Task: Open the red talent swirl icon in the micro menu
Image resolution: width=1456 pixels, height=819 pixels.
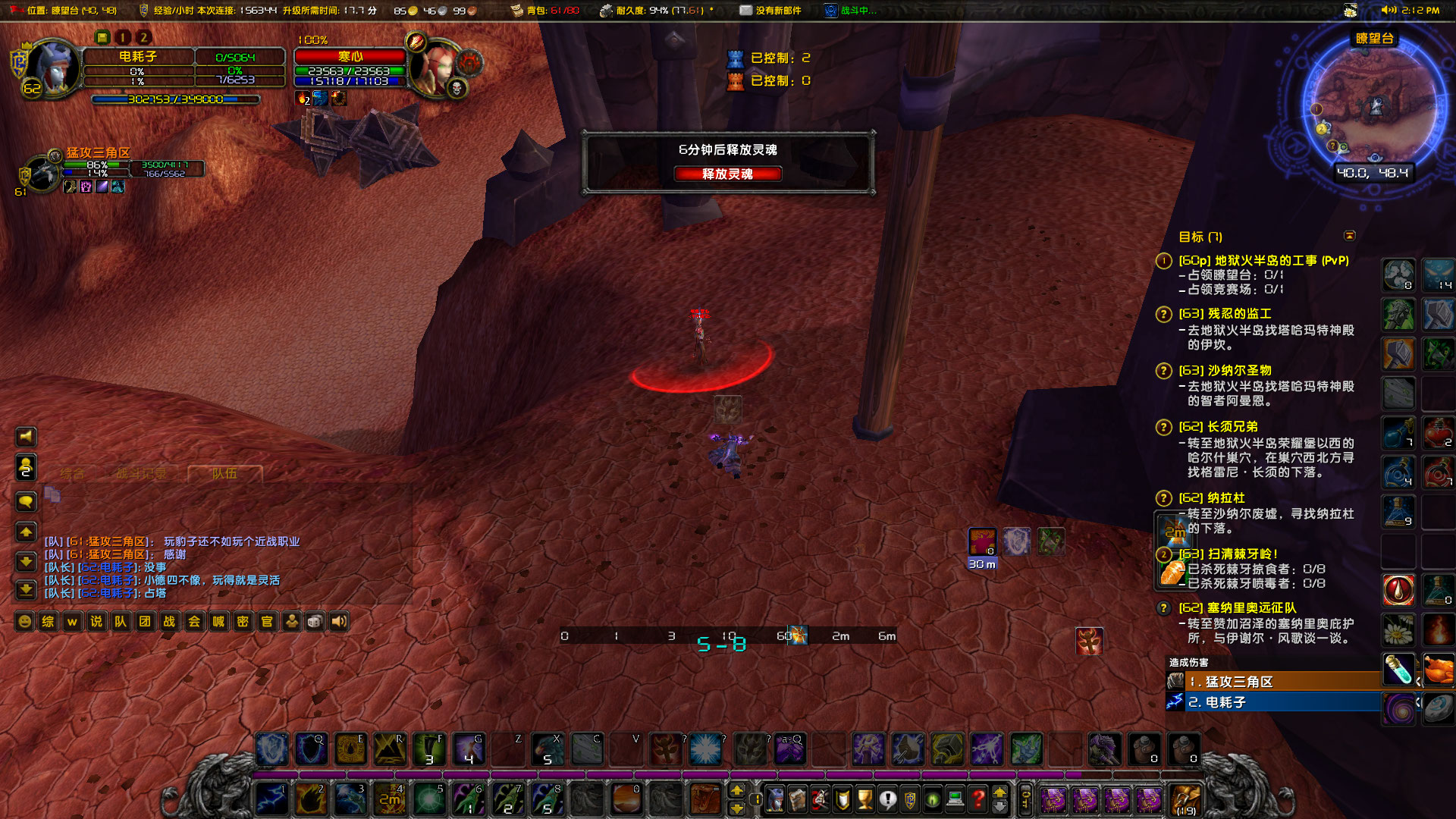Action: [820, 800]
